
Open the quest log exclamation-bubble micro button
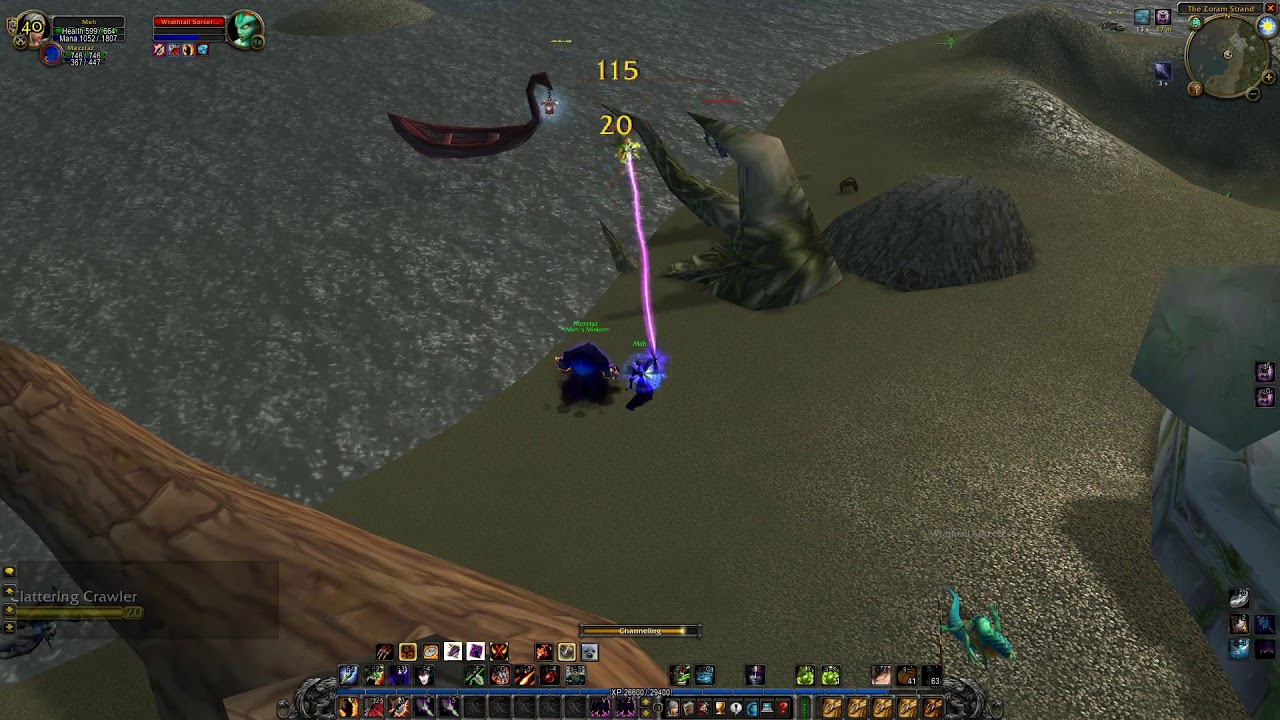736,708
